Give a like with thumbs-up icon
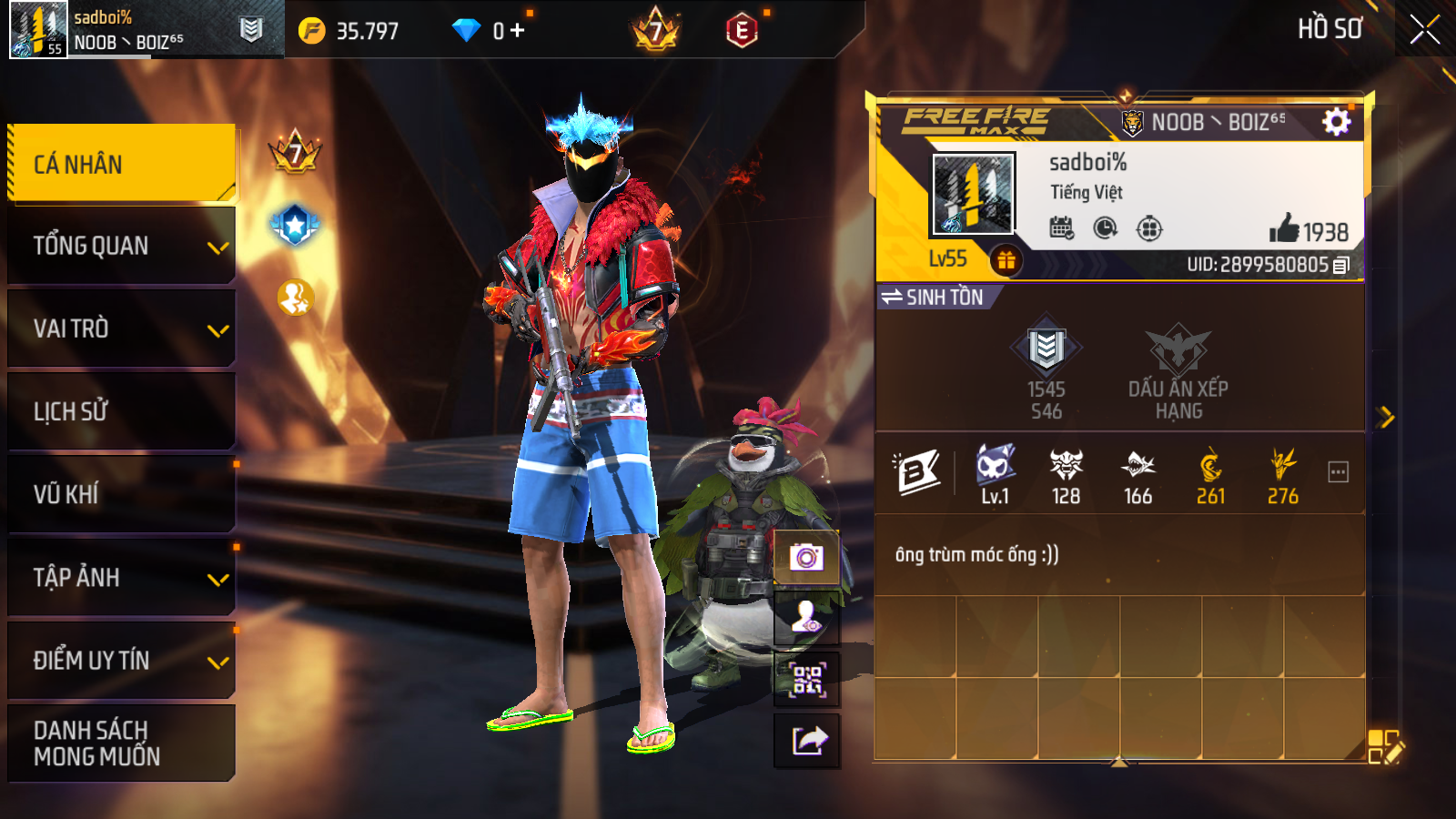This screenshot has width=1456, height=819. point(1284,228)
